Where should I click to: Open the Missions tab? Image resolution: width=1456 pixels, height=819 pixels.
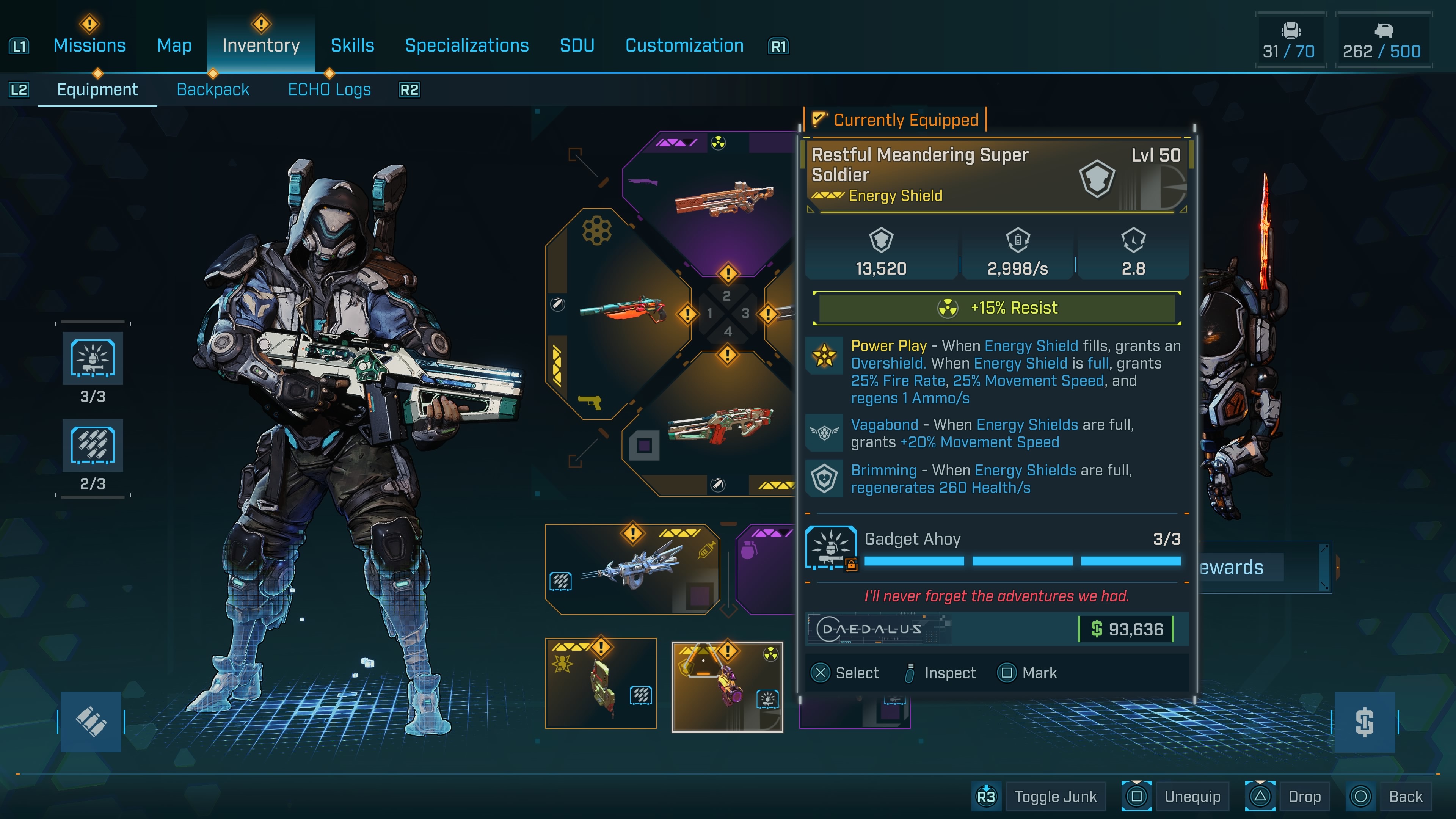coord(89,45)
